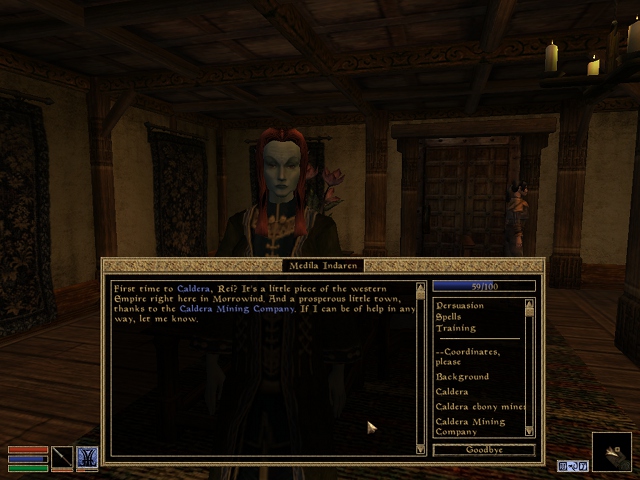Choose the Caldera ebony mines topic
This screenshot has height=480, width=640.
coord(480,407)
